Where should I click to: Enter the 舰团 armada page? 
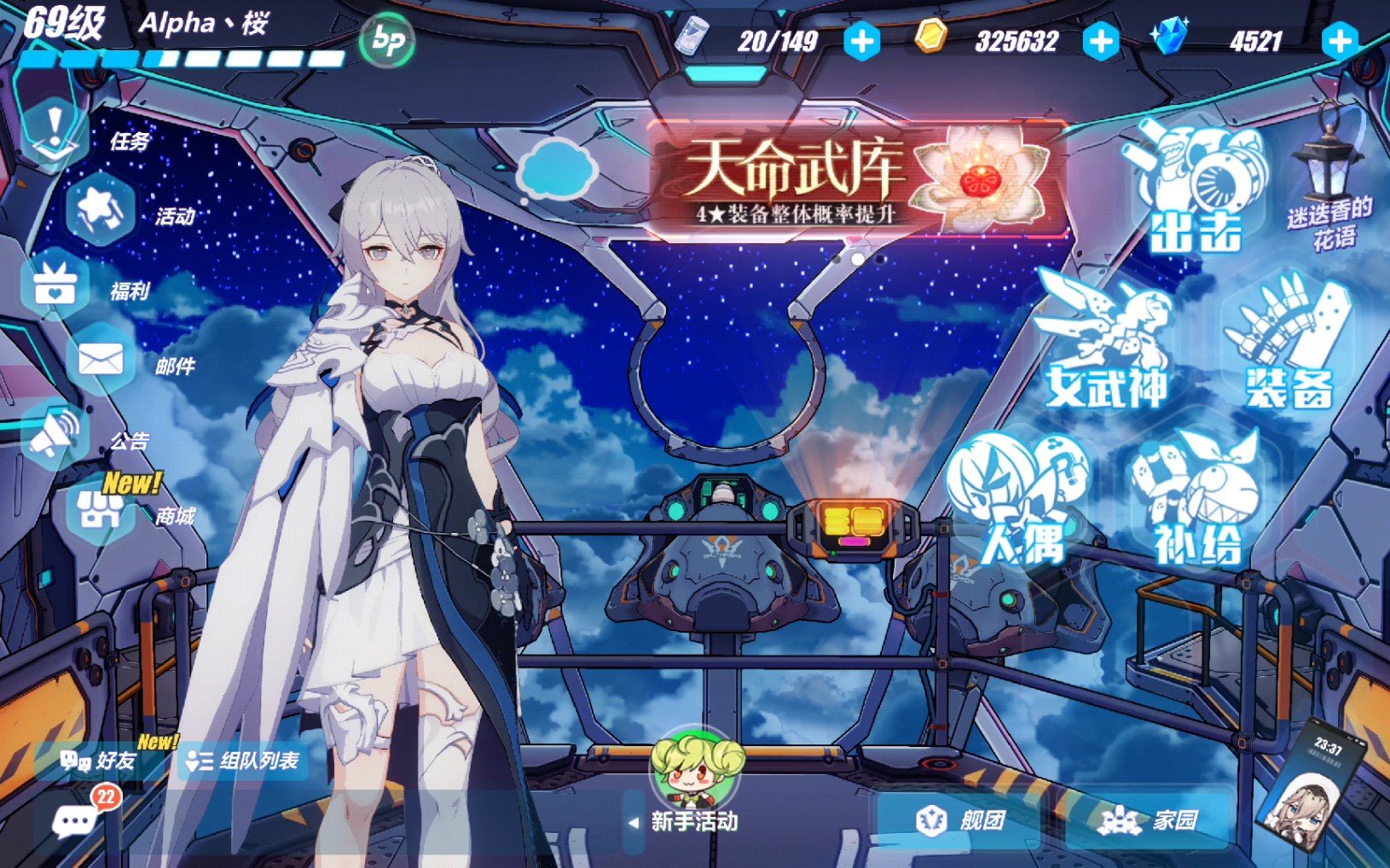(x=961, y=820)
